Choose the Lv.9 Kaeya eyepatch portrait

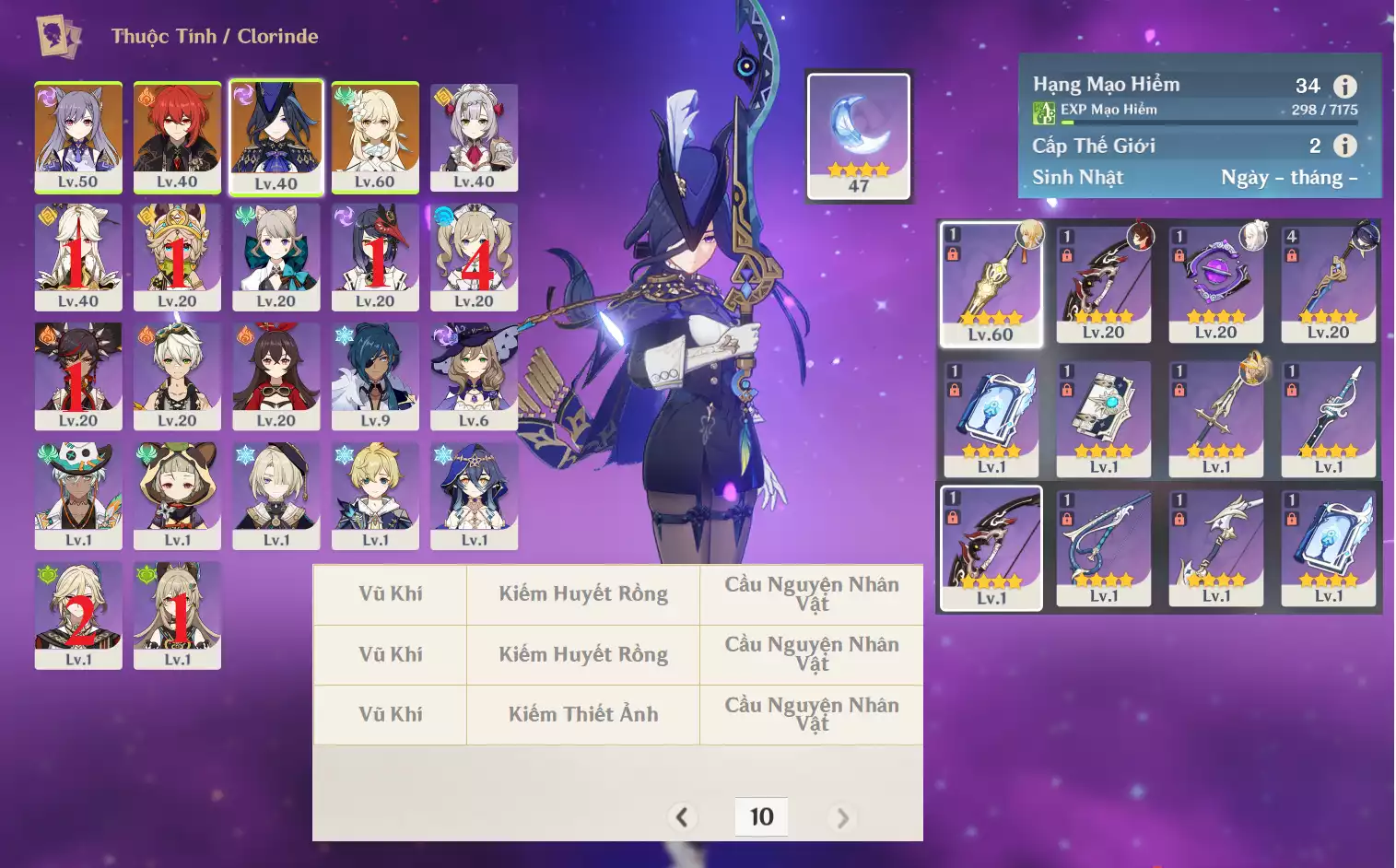tap(375, 375)
